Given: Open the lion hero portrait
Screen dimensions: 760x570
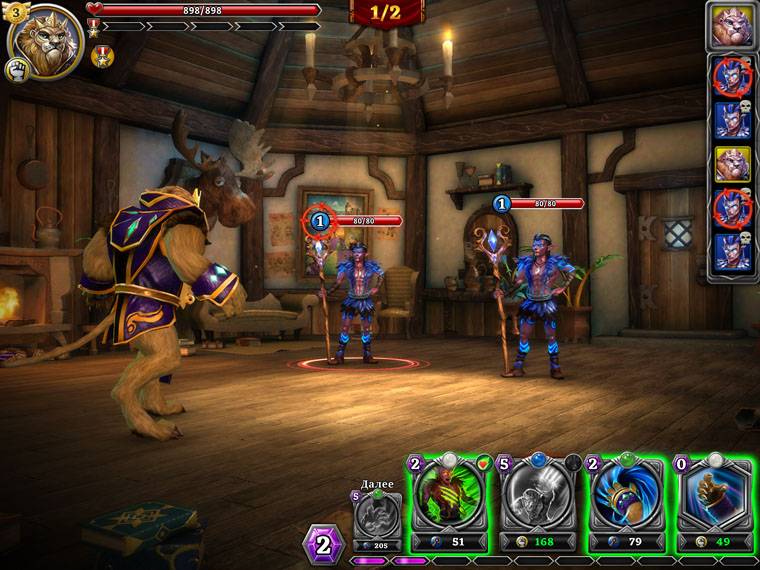Looking at the screenshot, I should (46, 40).
